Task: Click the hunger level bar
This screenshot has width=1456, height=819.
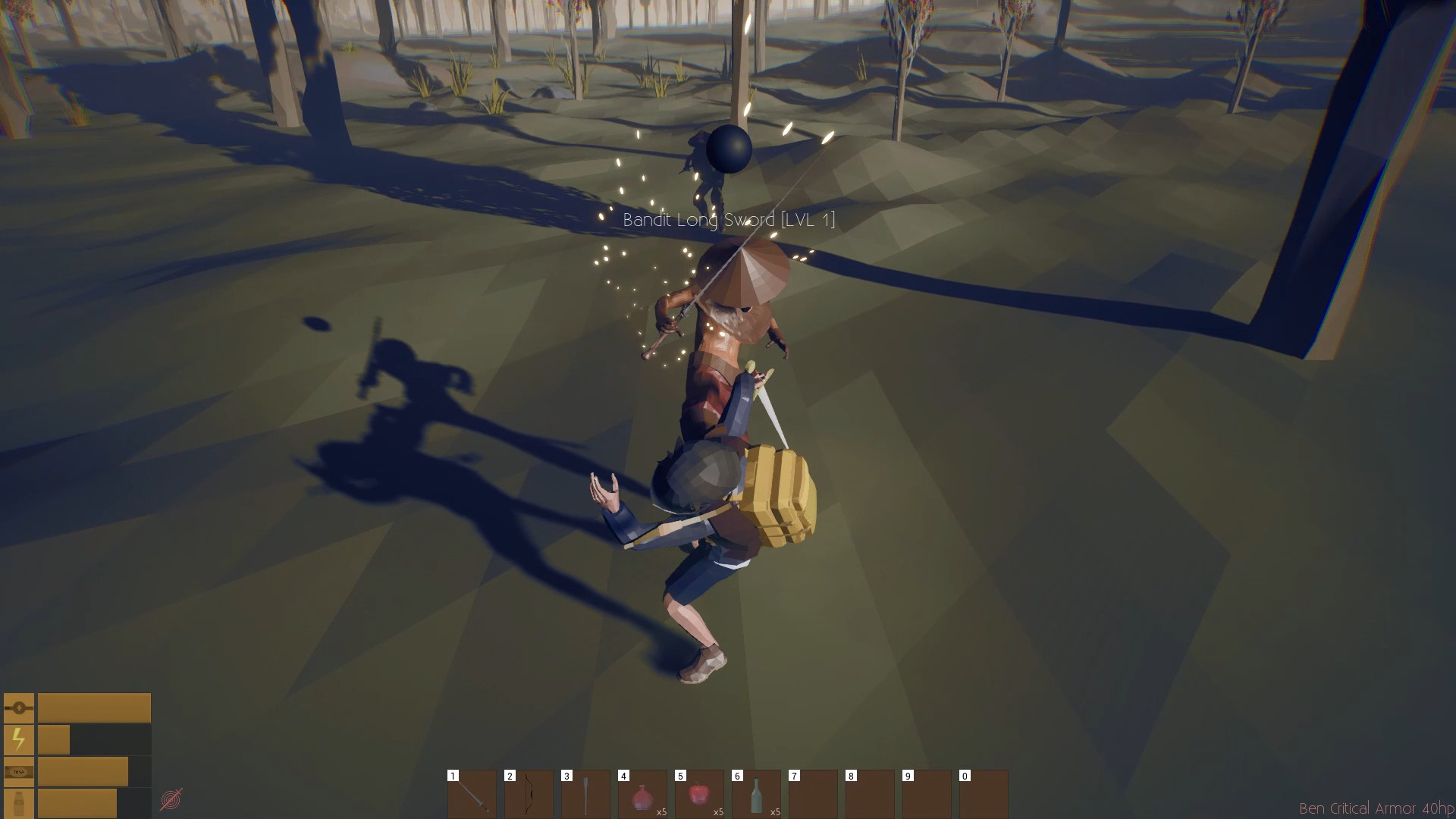Action: tap(83, 770)
